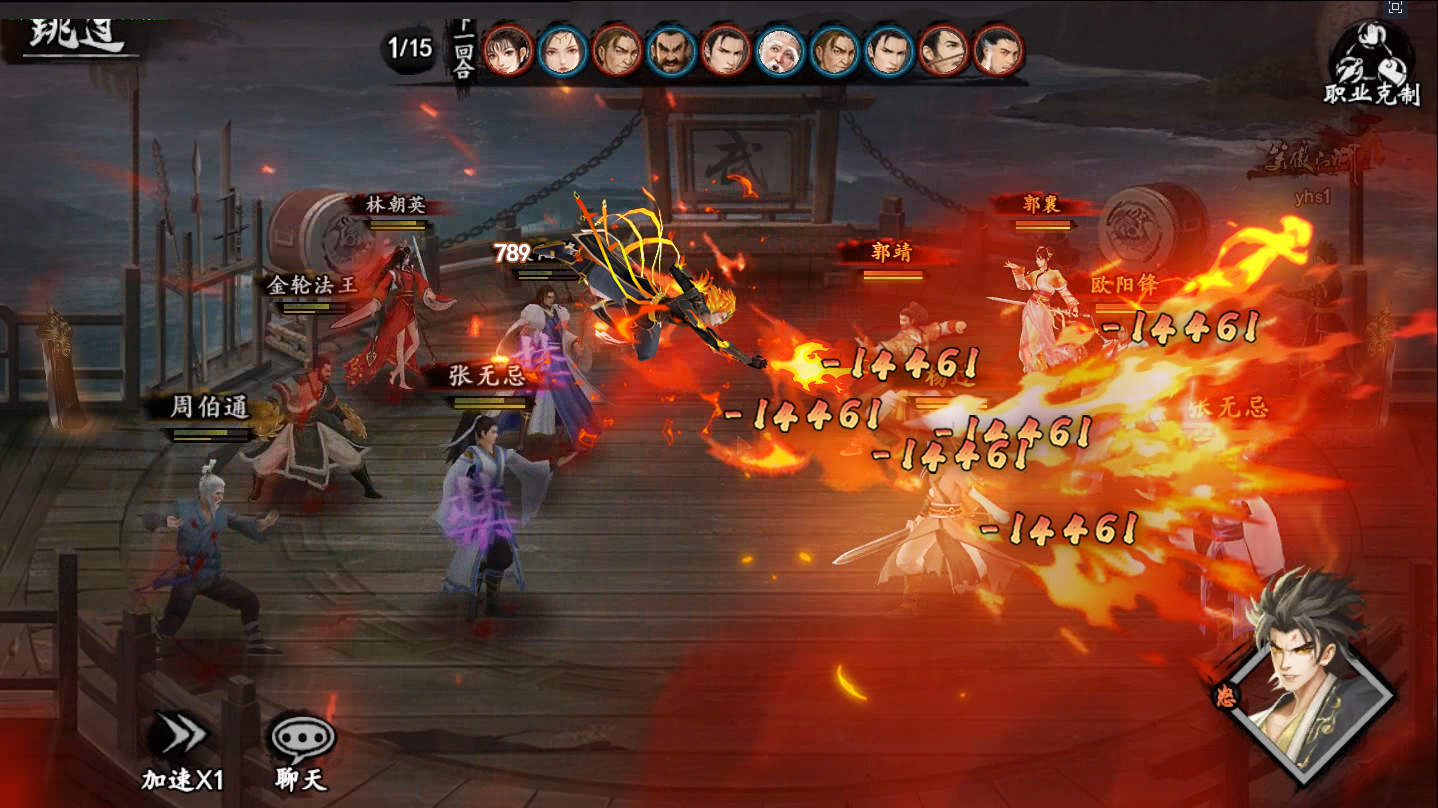Select the white-bearded elder in the turn order

(779, 50)
